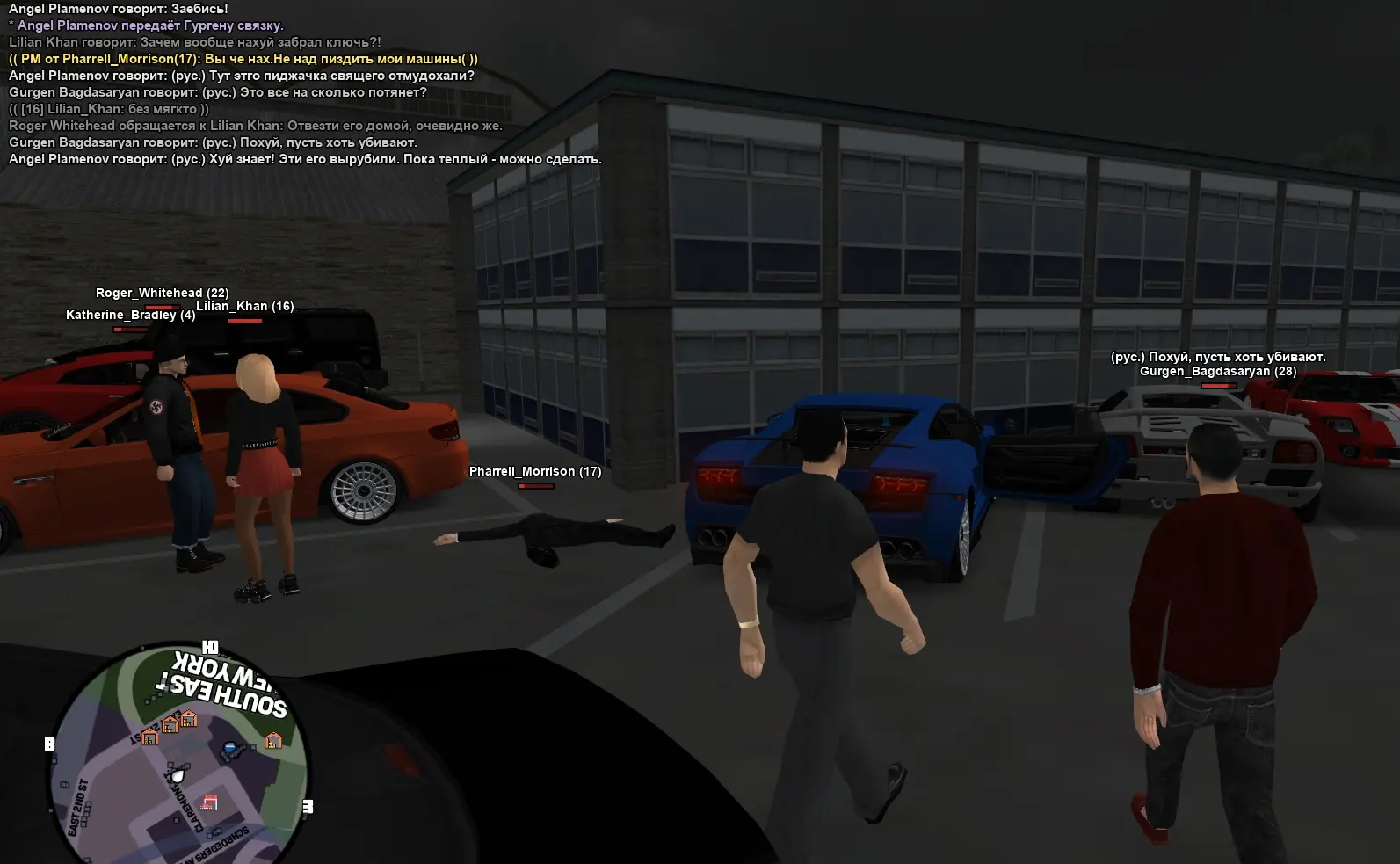Select the blue marker on the minimap
Screen dimensions: 1400x864
pyautogui.click(x=229, y=750)
